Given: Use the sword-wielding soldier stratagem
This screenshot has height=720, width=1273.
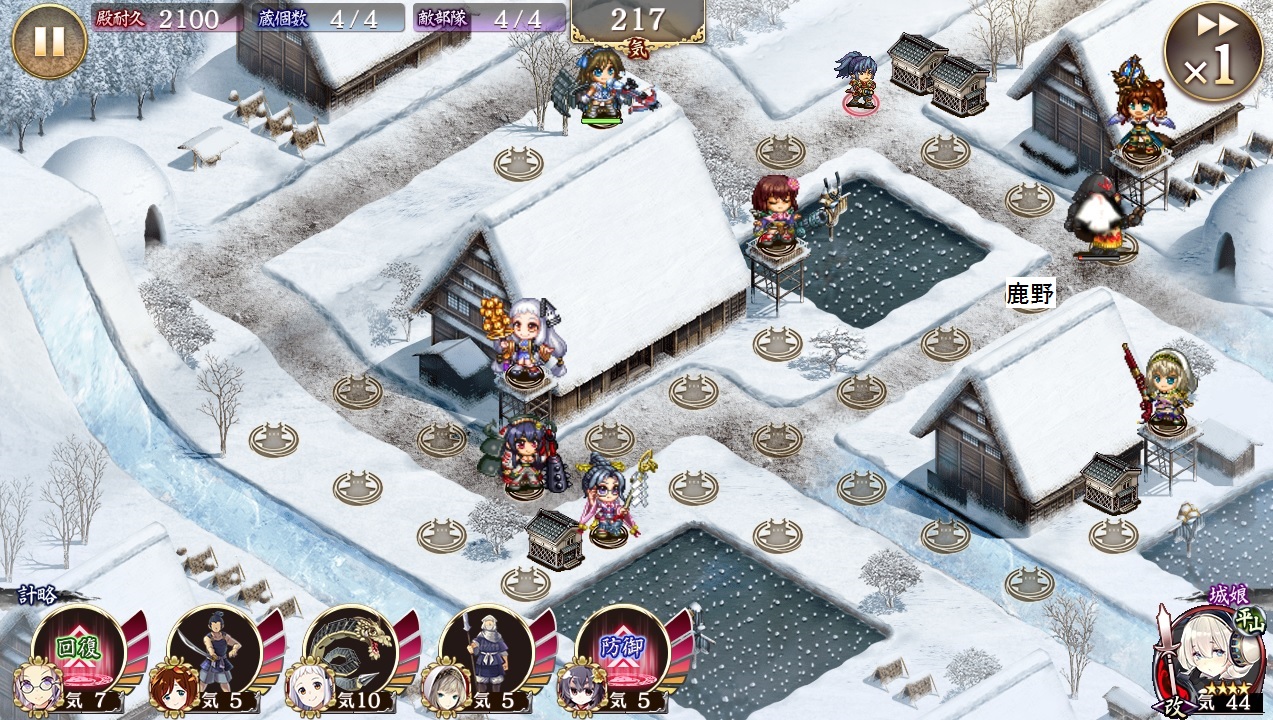Looking at the screenshot, I should [214, 651].
